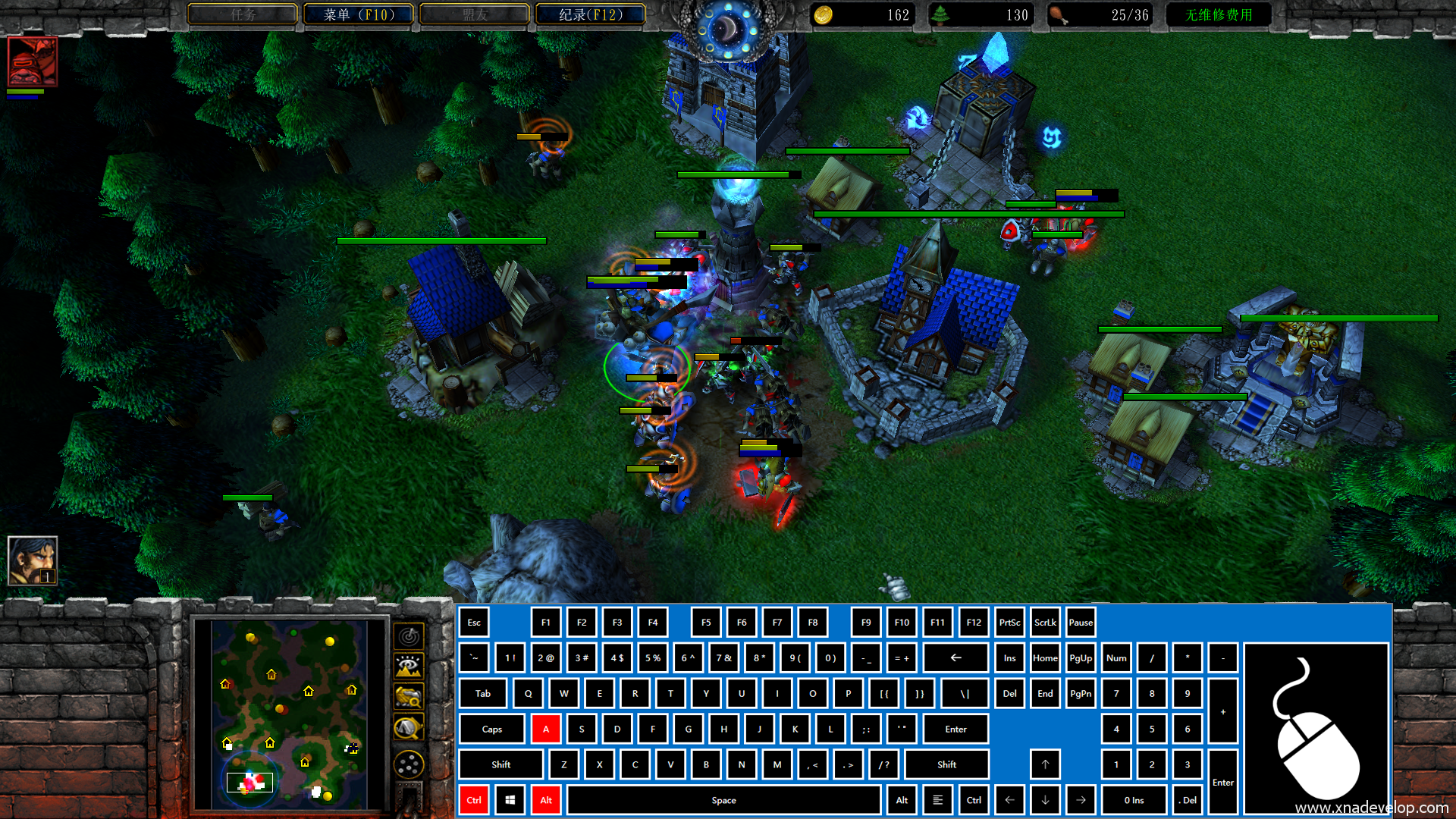The image size is (1456, 819).
Task: Open the 菜单 (F10) game menu
Action: (x=358, y=14)
